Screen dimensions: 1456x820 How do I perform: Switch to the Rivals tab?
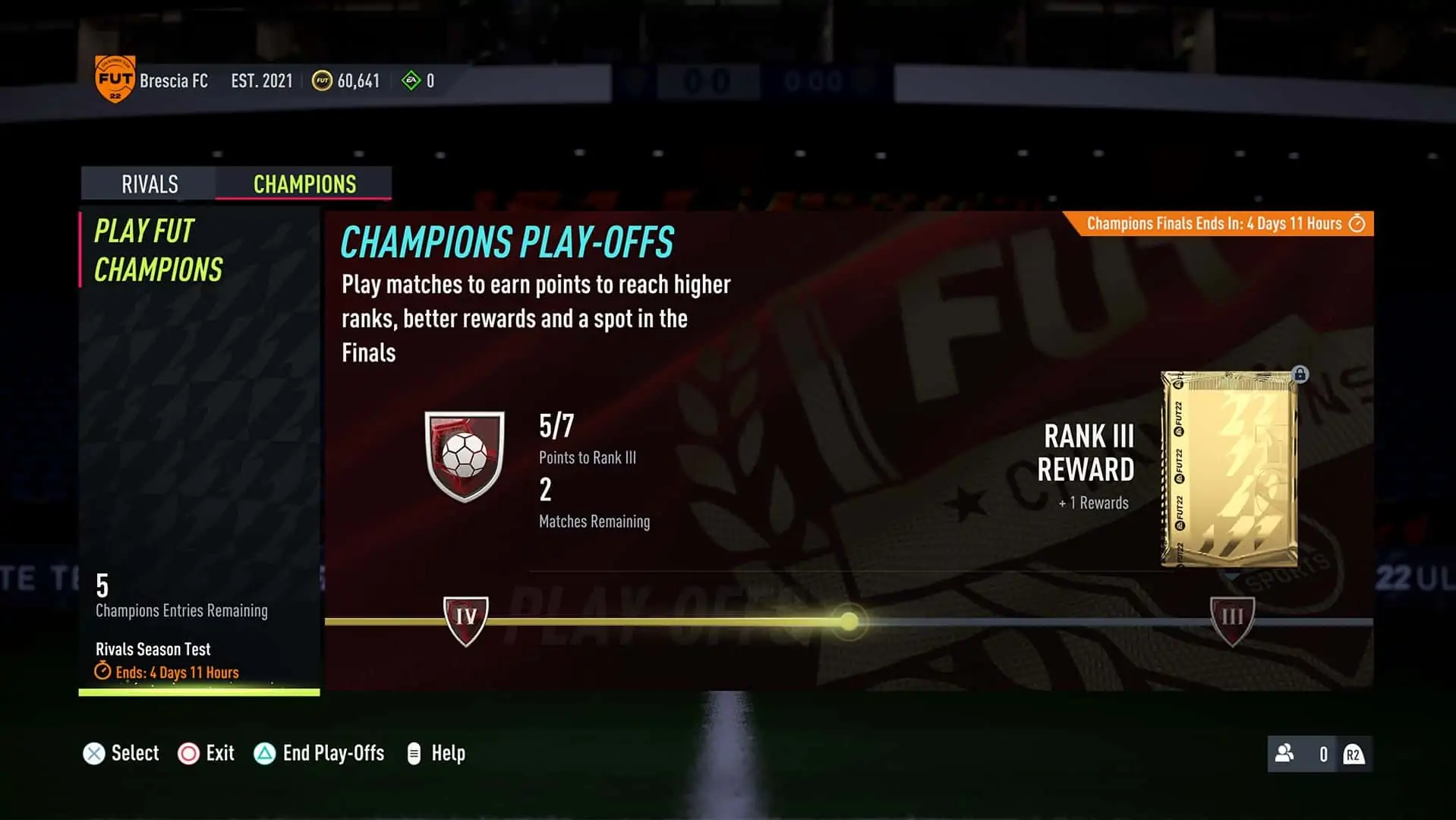149,184
